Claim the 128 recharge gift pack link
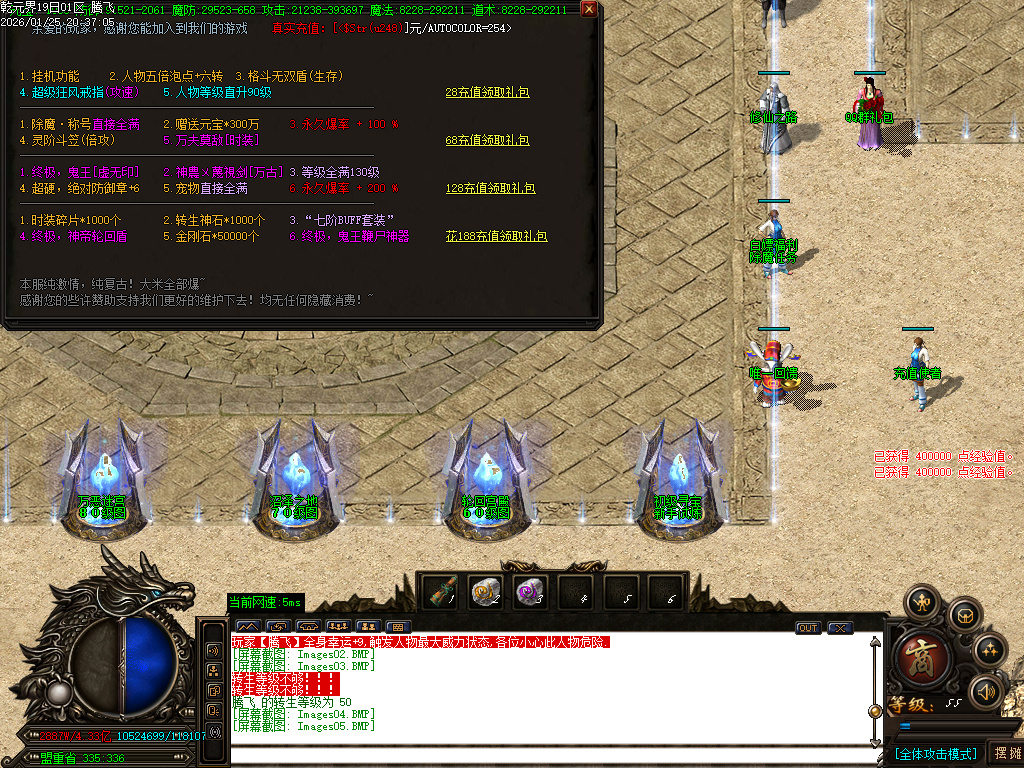Image resolution: width=1024 pixels, height=768 pixels. pos(490,188)
